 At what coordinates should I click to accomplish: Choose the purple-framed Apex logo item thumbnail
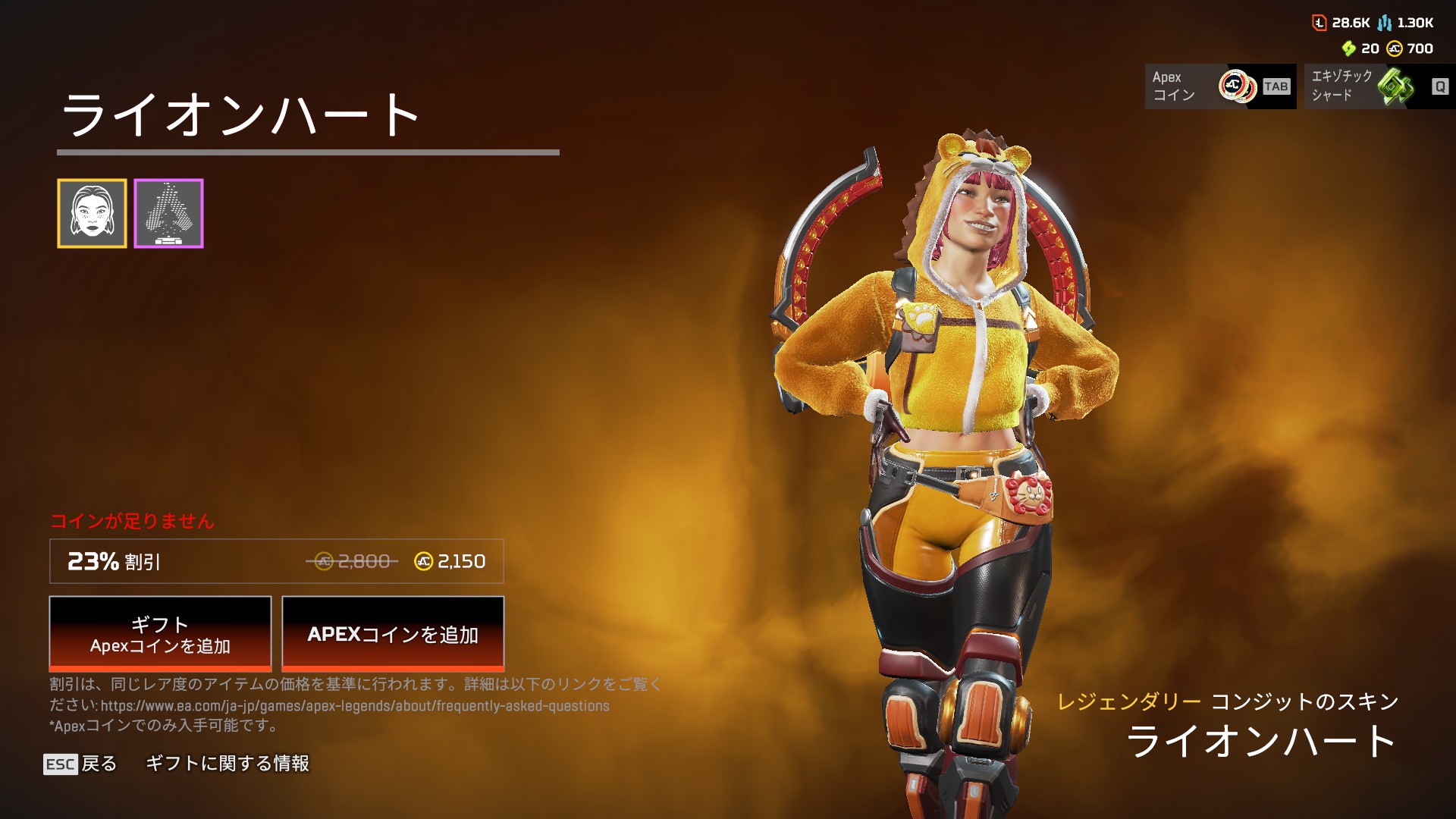point(168,214)
